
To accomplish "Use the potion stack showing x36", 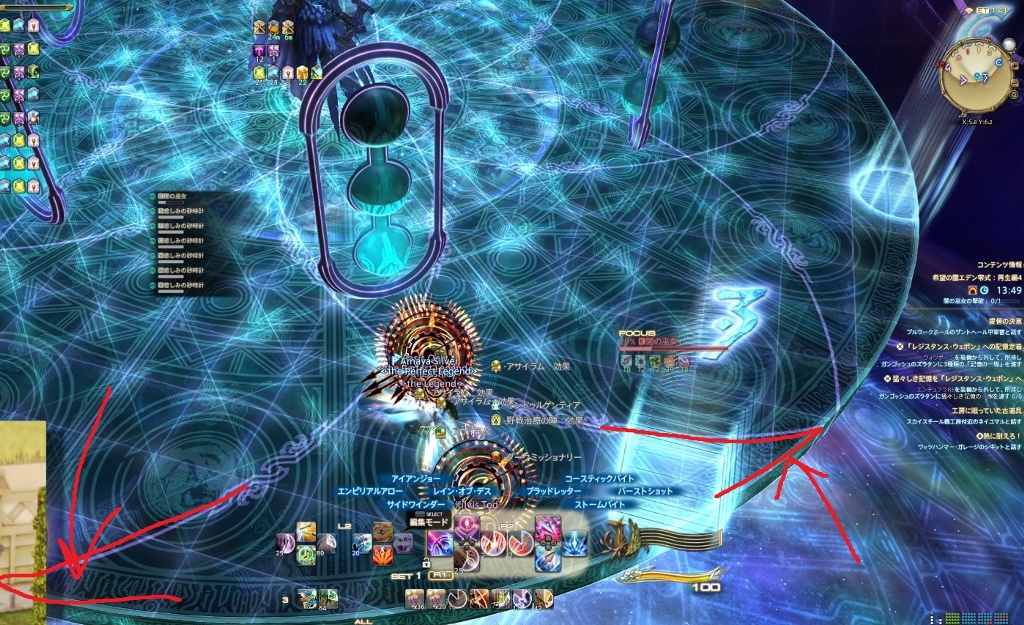I will coord(414,600).
